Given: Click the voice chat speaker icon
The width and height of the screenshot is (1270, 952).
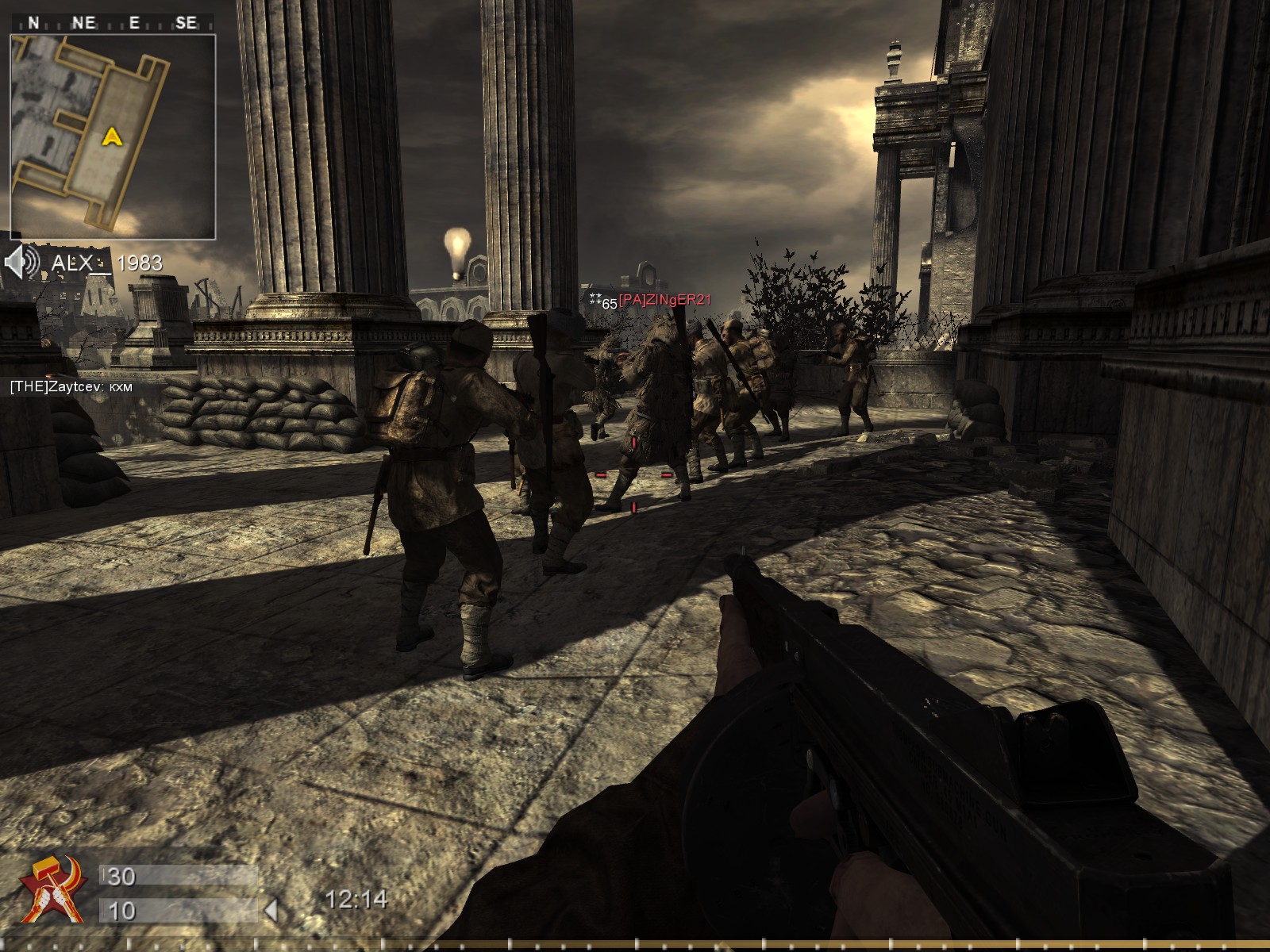Looking at the screenshot, I should pyautogui.click(x=21, y=262).
